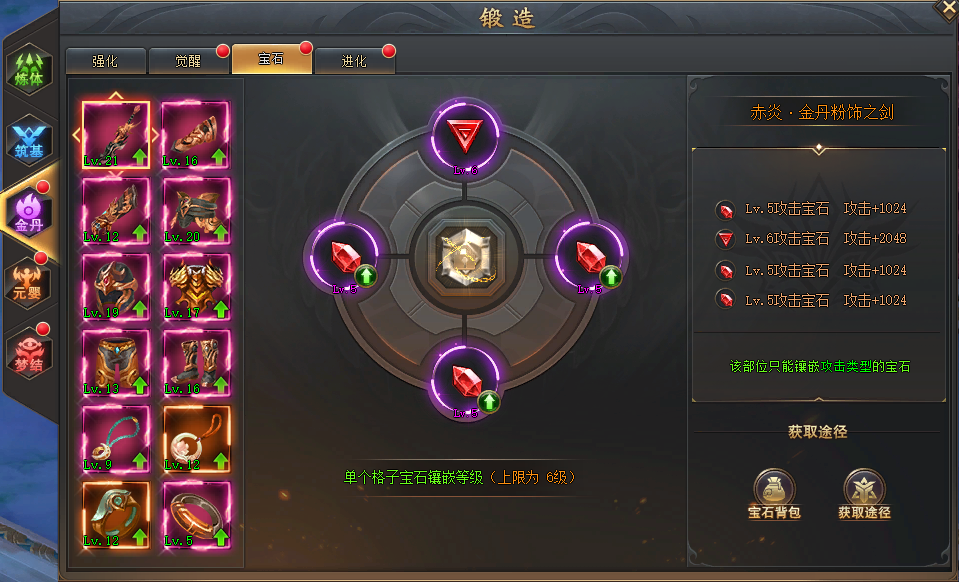Image resolution: width=959 pixels, height=582 pixels.
Task: Open the 梦结 side category
Action: coord(28,350)
